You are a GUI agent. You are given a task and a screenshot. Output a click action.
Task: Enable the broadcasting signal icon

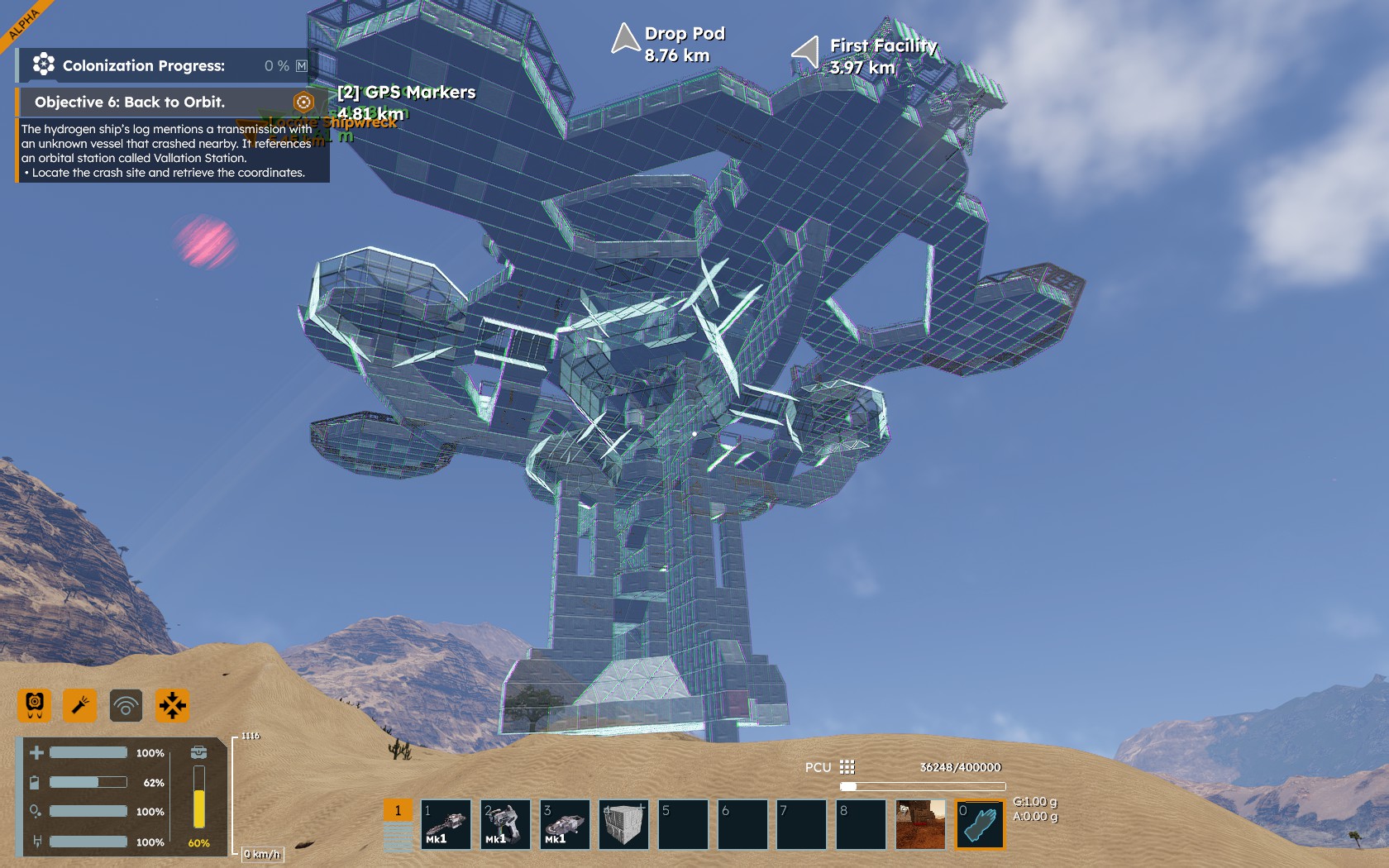[126, 705]
